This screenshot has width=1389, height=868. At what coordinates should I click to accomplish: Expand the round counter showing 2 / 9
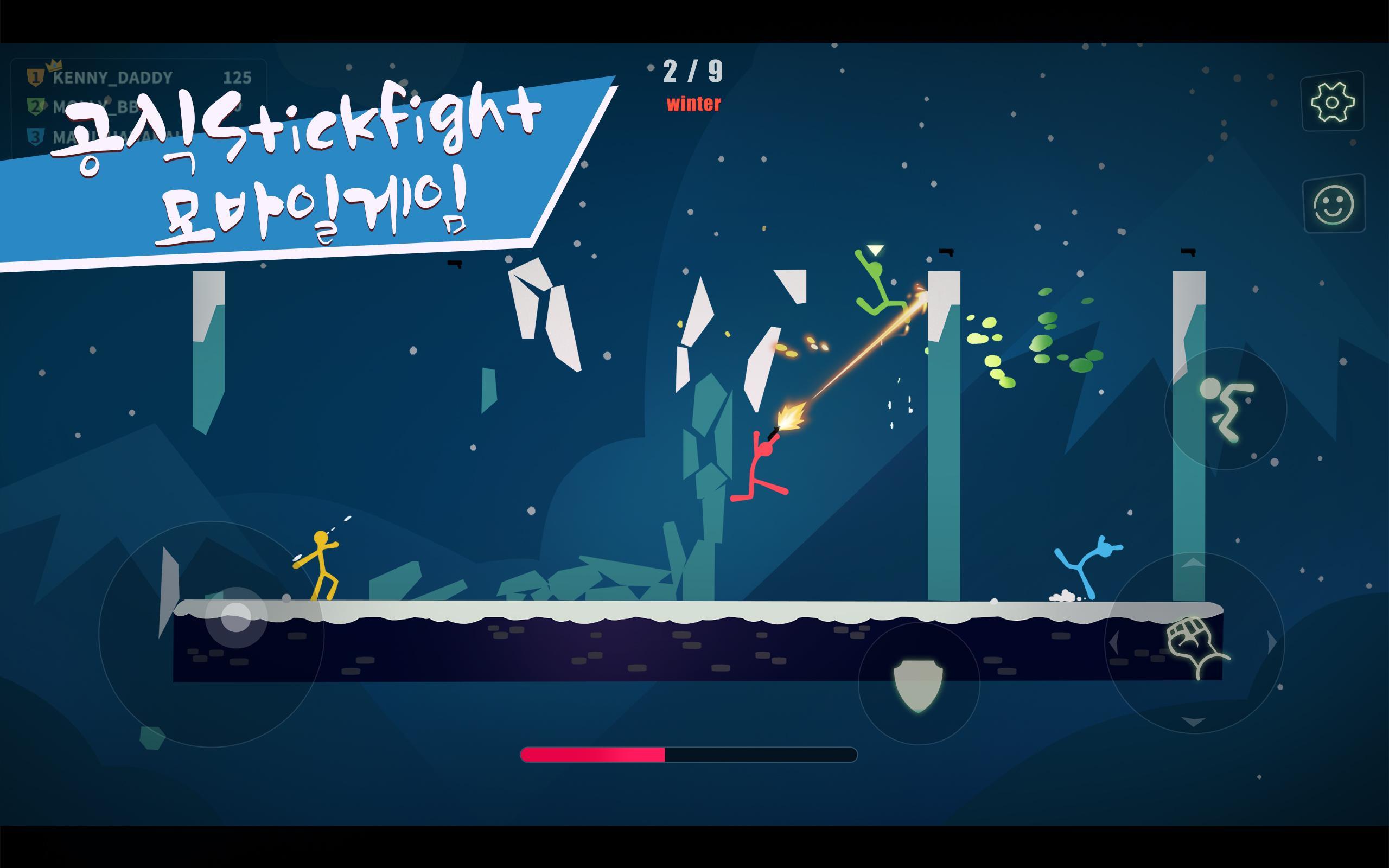(693, 69)
